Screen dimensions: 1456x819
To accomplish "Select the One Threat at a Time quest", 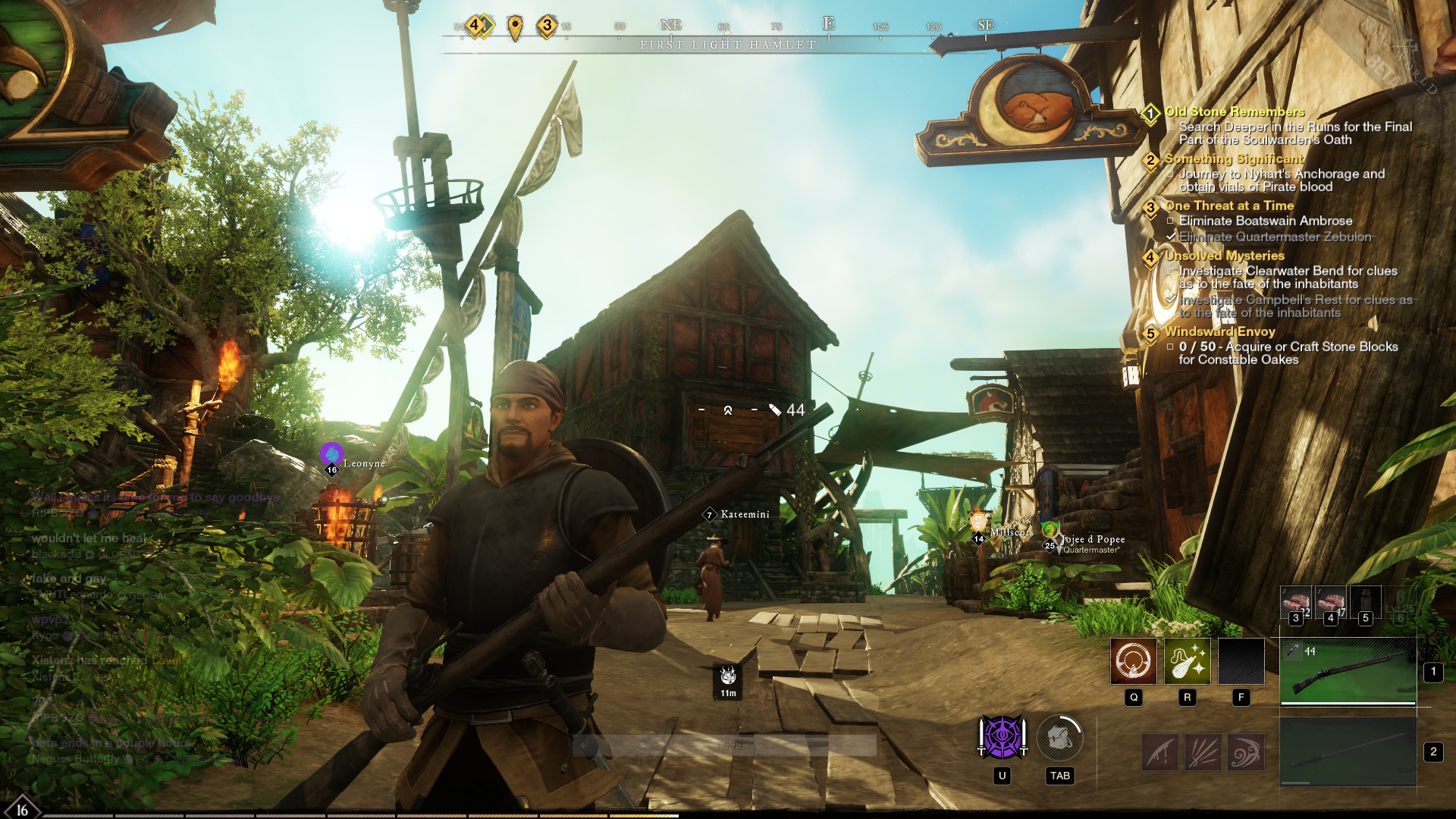I will [1228, 206].
